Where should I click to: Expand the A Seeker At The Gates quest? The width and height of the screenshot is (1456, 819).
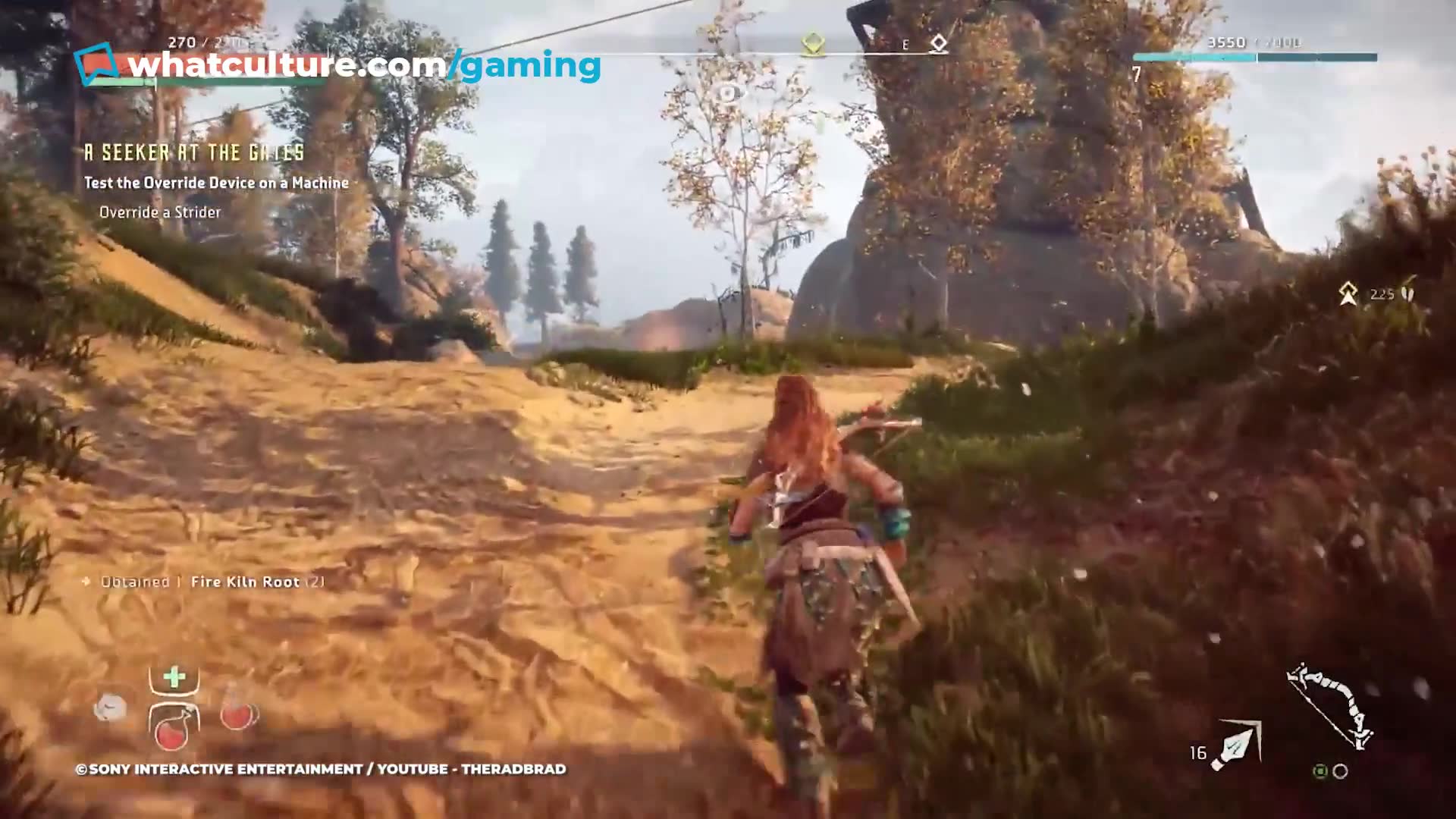(193, 152)
